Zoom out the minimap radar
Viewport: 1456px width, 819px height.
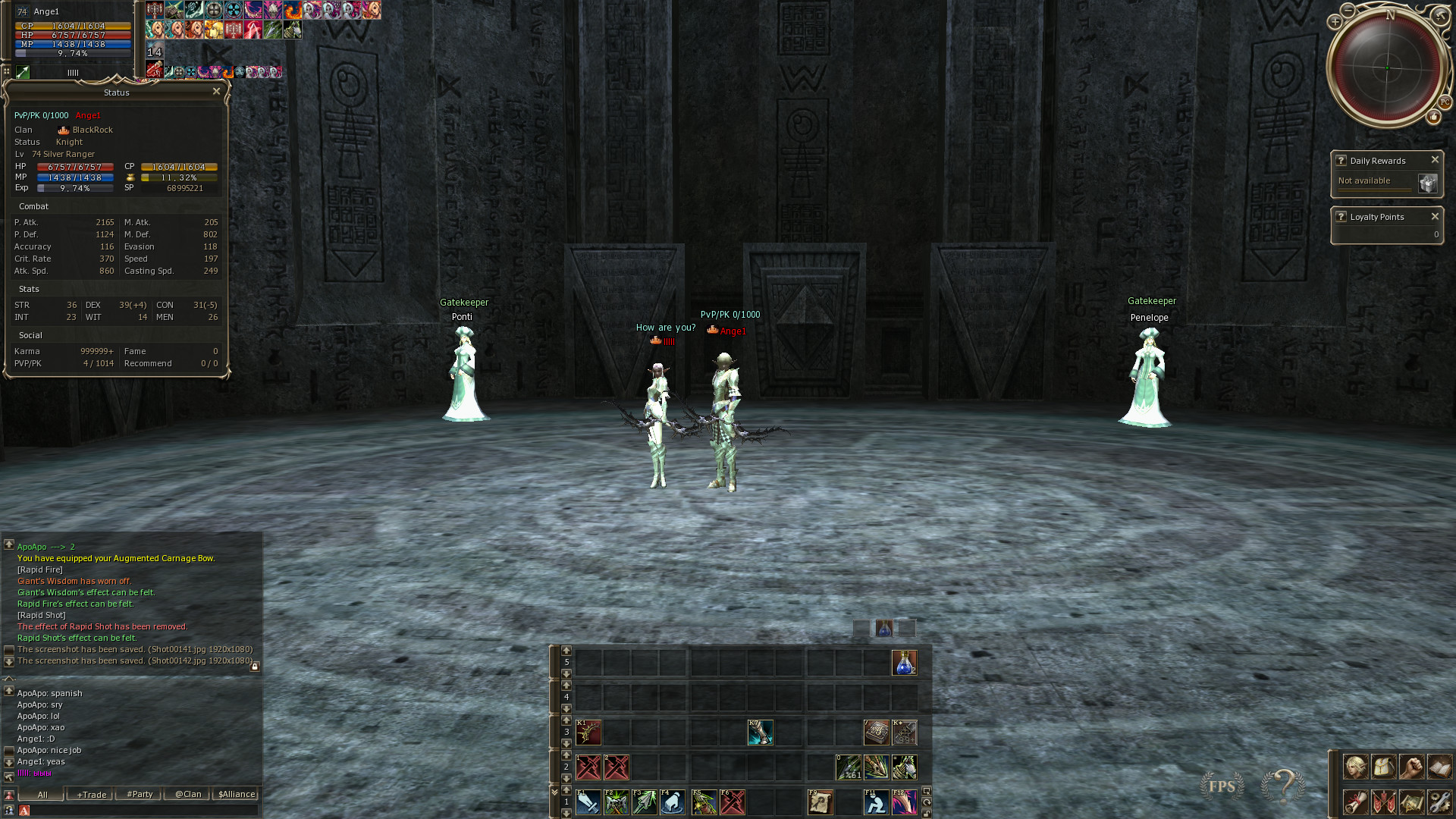(1348, 10)
